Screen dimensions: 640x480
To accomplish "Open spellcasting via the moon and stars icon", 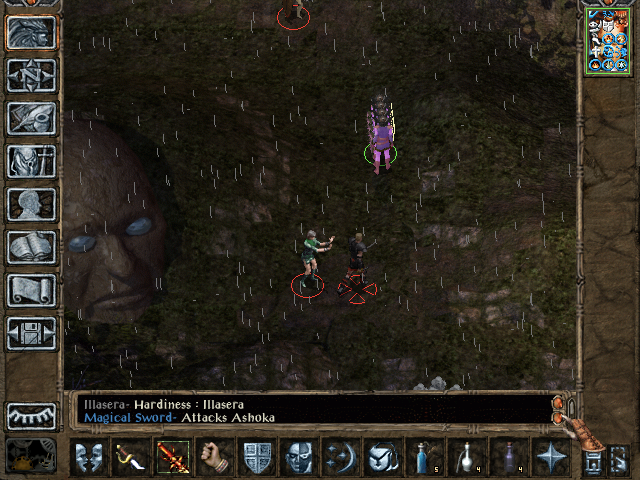I will click(342, 458).
